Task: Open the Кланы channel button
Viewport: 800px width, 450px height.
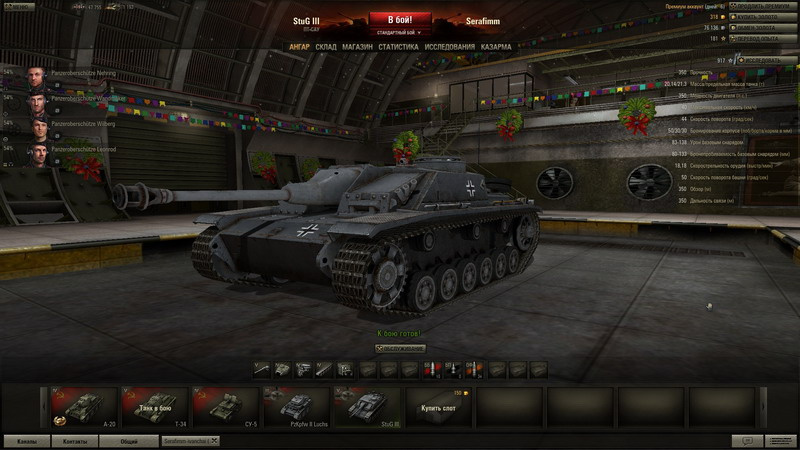Action: click(x=27, y=440)
